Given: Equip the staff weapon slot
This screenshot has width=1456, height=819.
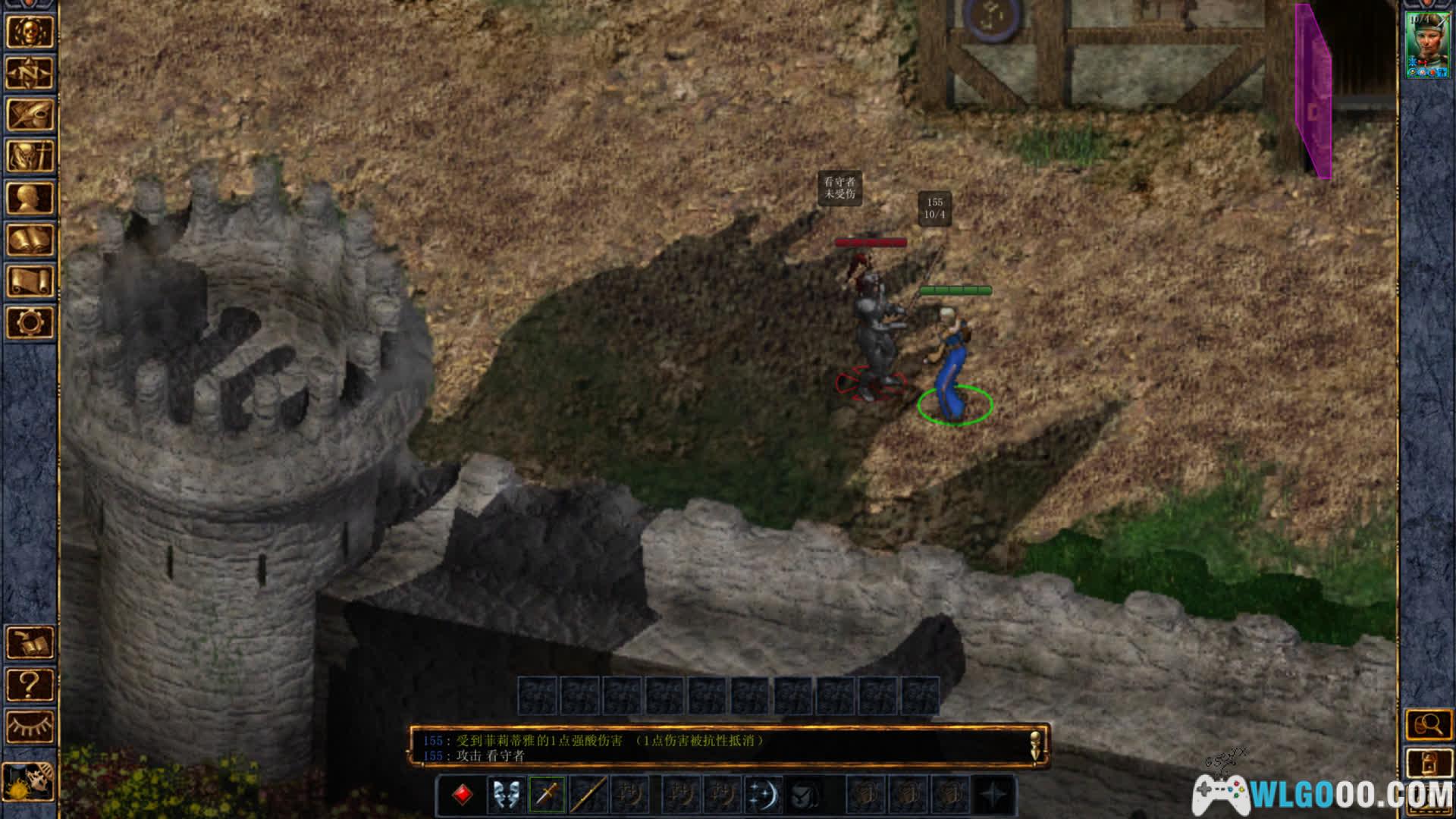Looking at the screenshot, I should [588, 795].
